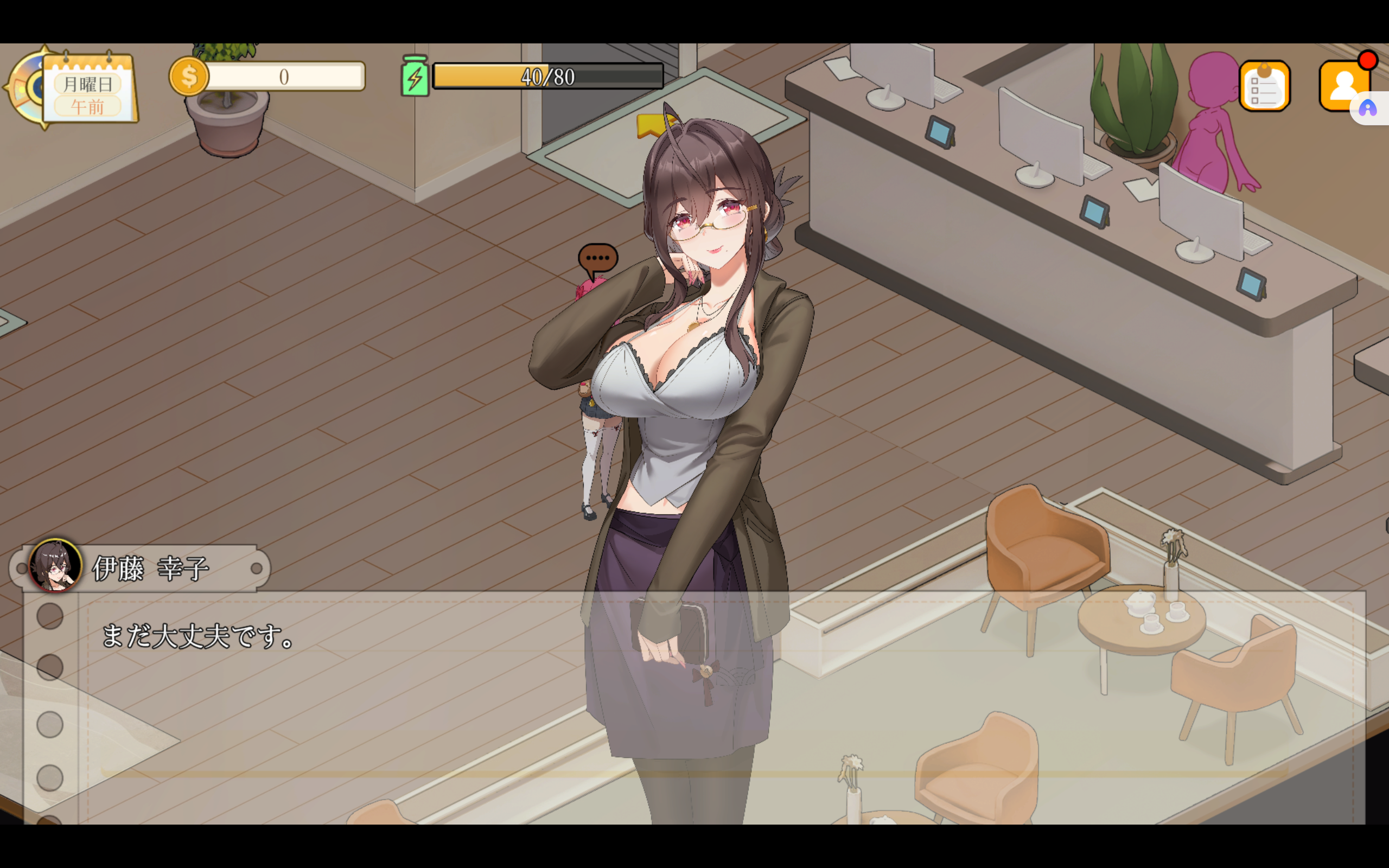Advance the dialogue text まだ大丈夫です。

(197, 636)
